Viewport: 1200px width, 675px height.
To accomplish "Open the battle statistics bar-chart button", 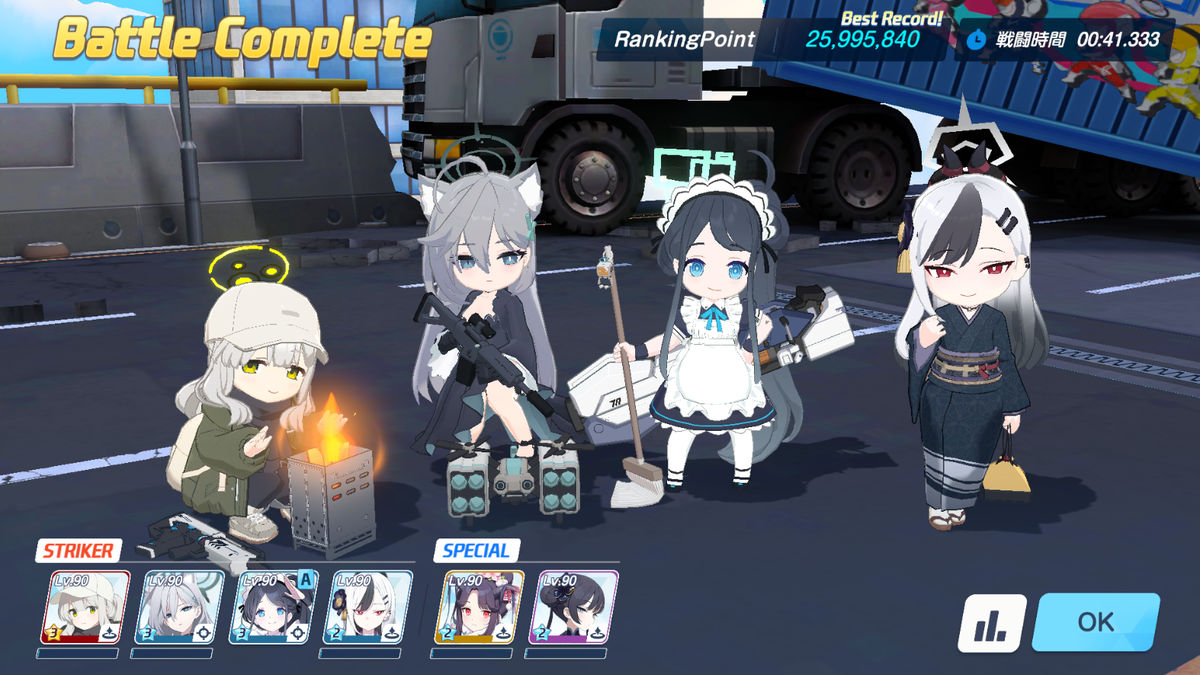I will [x=992, y=623].
